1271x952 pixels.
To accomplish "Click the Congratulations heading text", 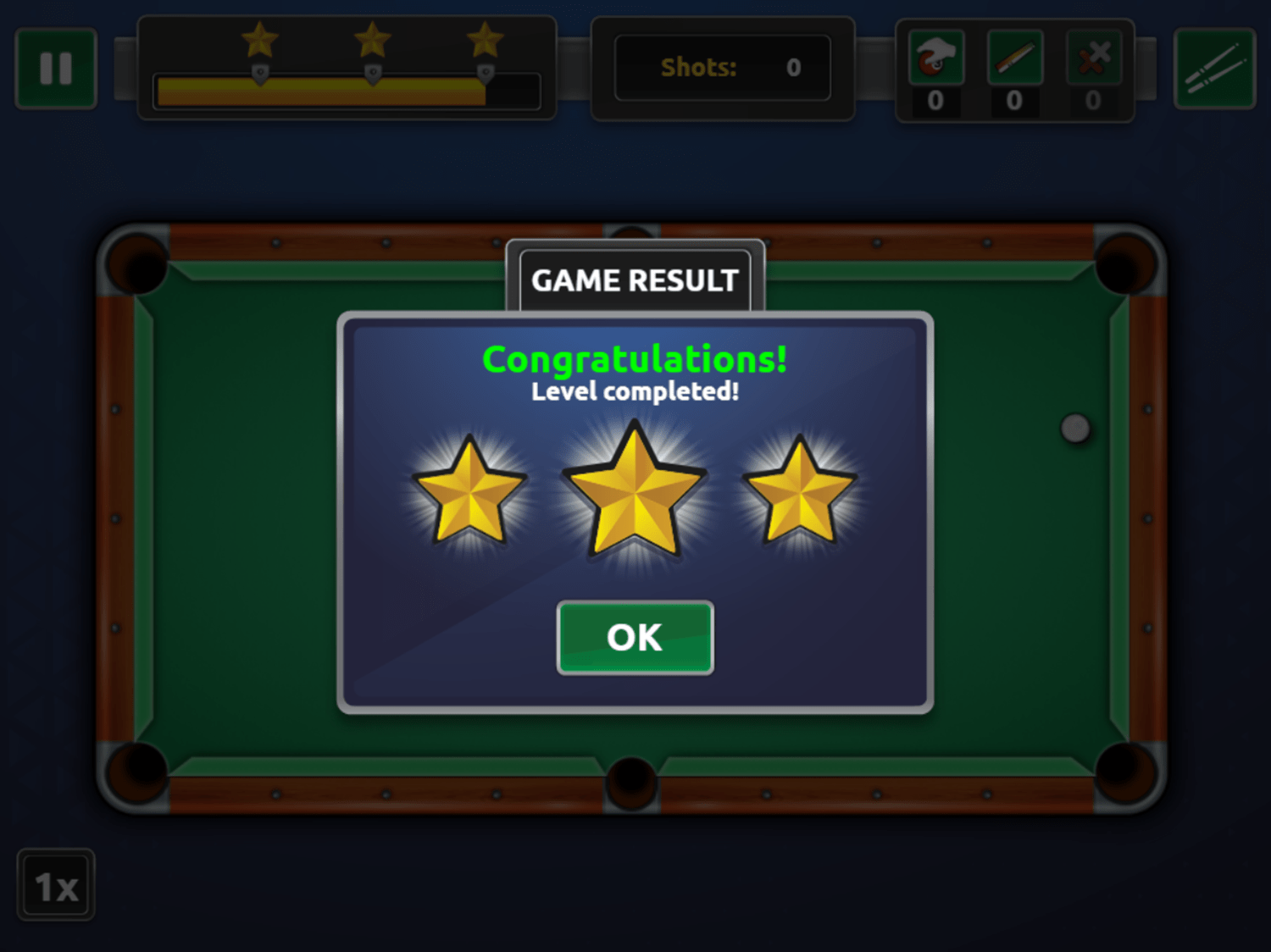I will (x=635, y=358).
